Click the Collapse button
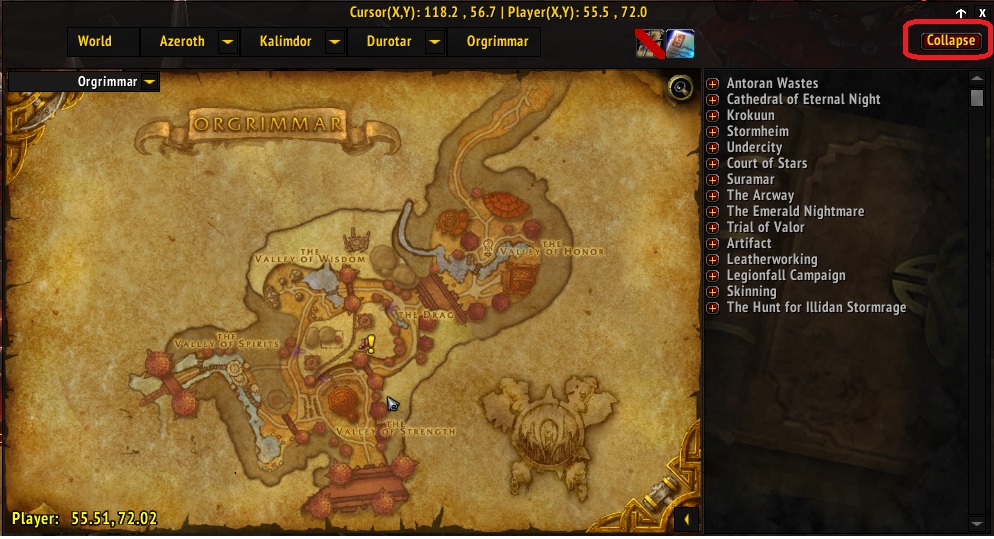This screenshot has width=994, height=539. click(950, 42)
